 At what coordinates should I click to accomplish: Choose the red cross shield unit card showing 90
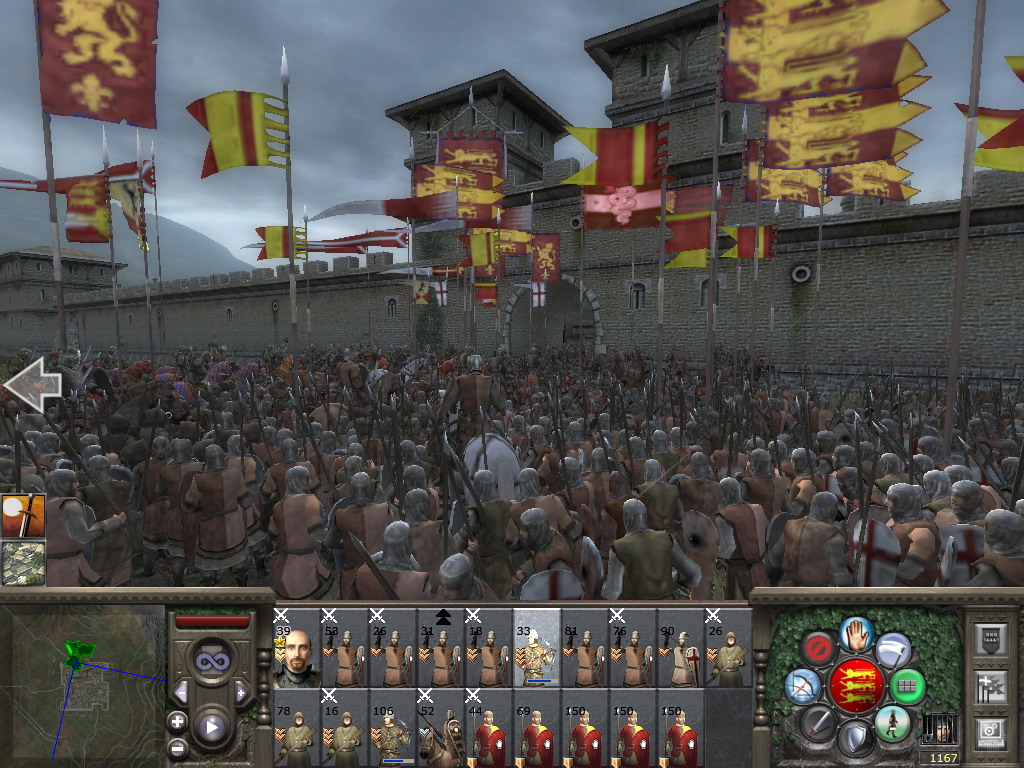[680, 647]
